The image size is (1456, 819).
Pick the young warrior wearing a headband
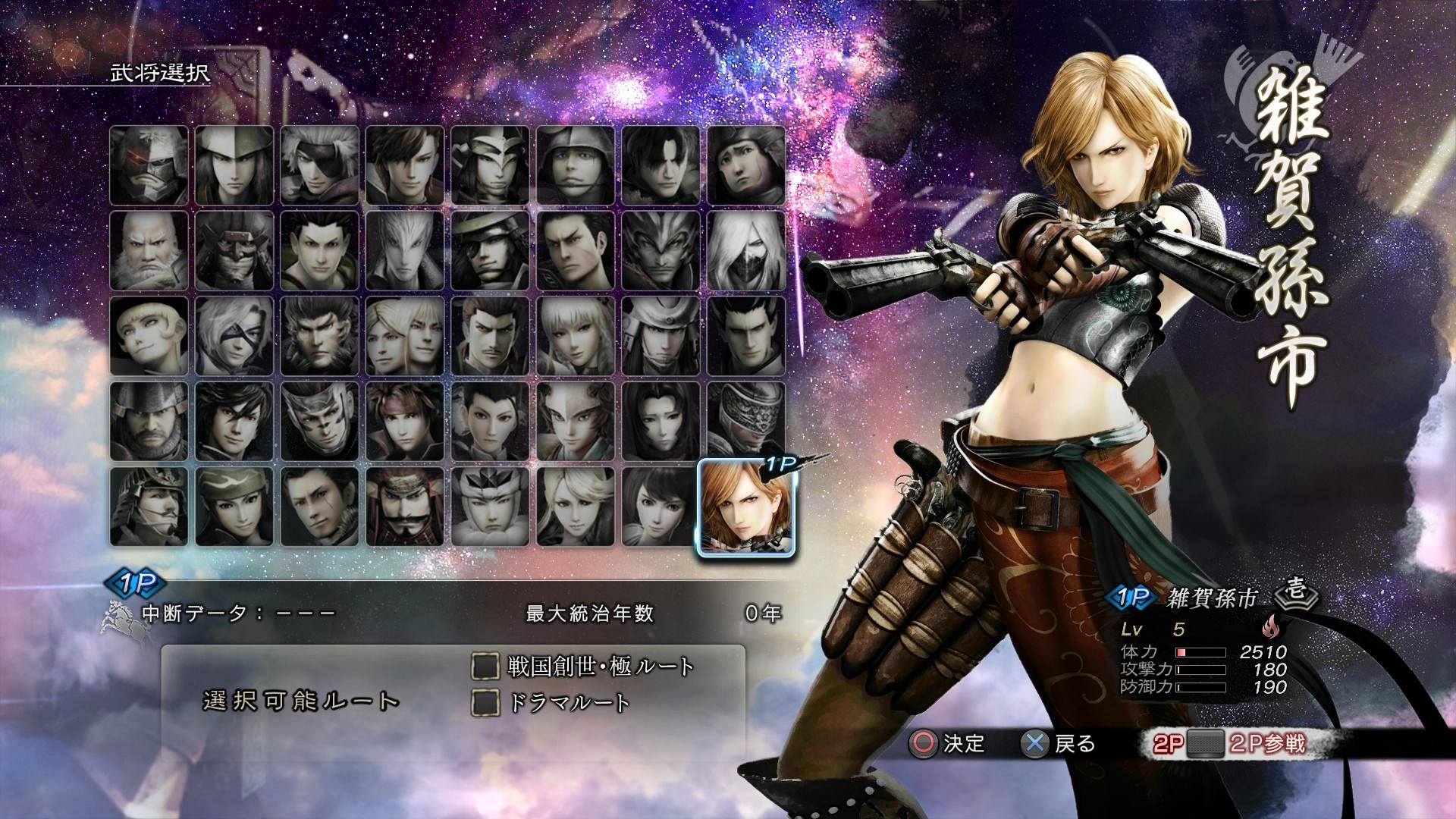tap(405, 422)
